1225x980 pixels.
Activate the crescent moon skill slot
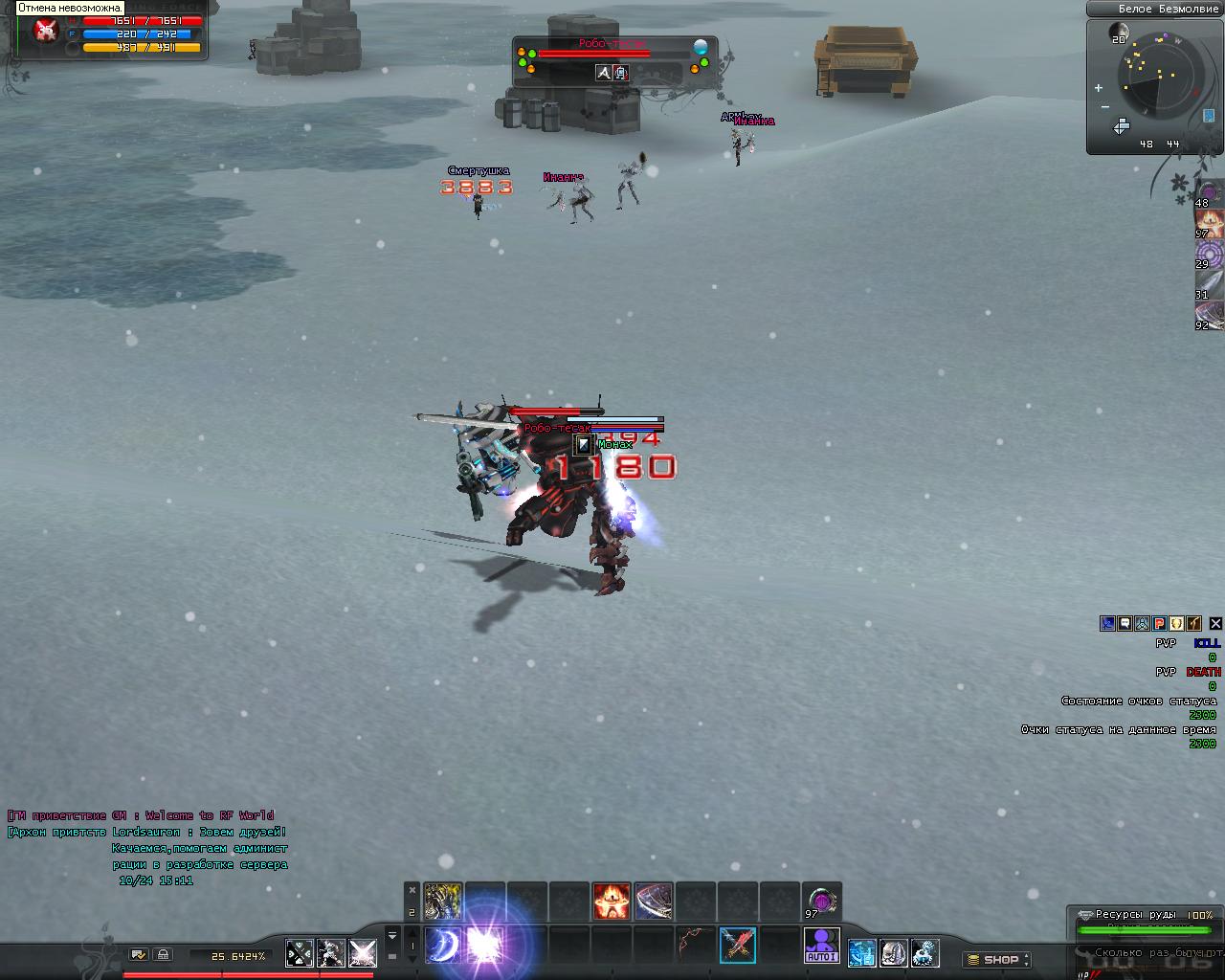tap(443, 946)
